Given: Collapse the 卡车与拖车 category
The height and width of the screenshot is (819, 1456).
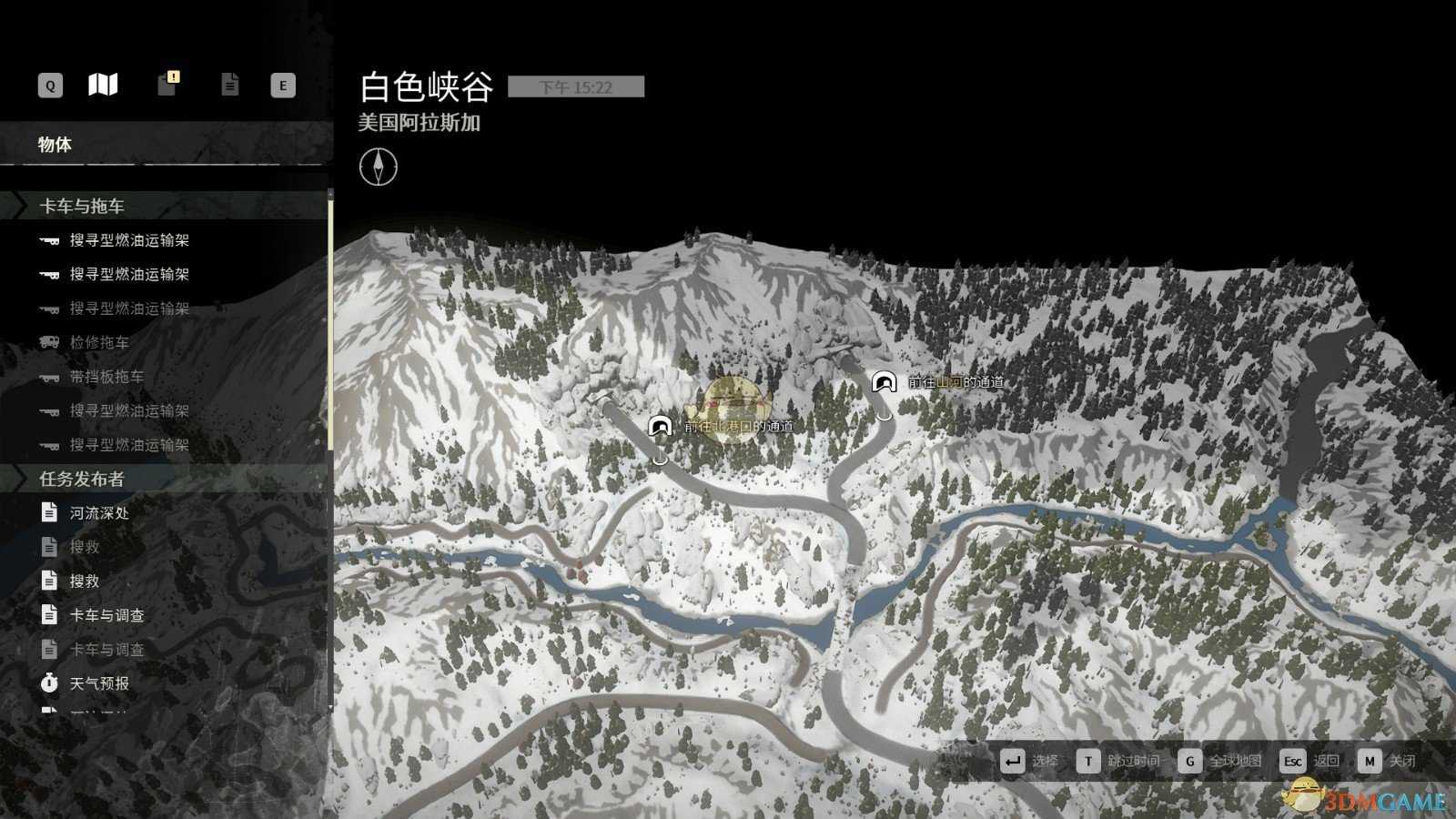Looking at the screenshot, I should (82, 207).
